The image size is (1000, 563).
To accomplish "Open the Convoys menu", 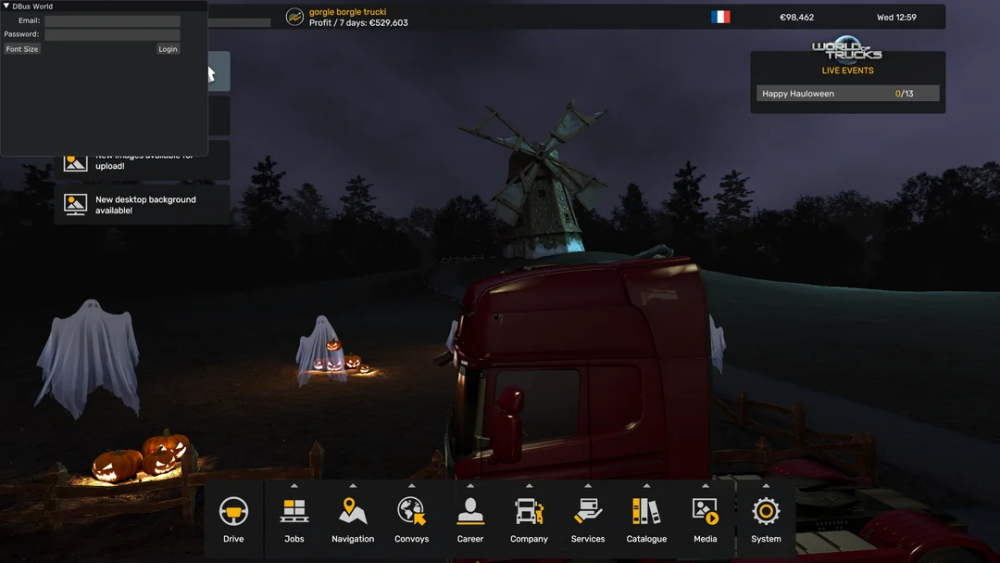I will [x=411, y=520].
